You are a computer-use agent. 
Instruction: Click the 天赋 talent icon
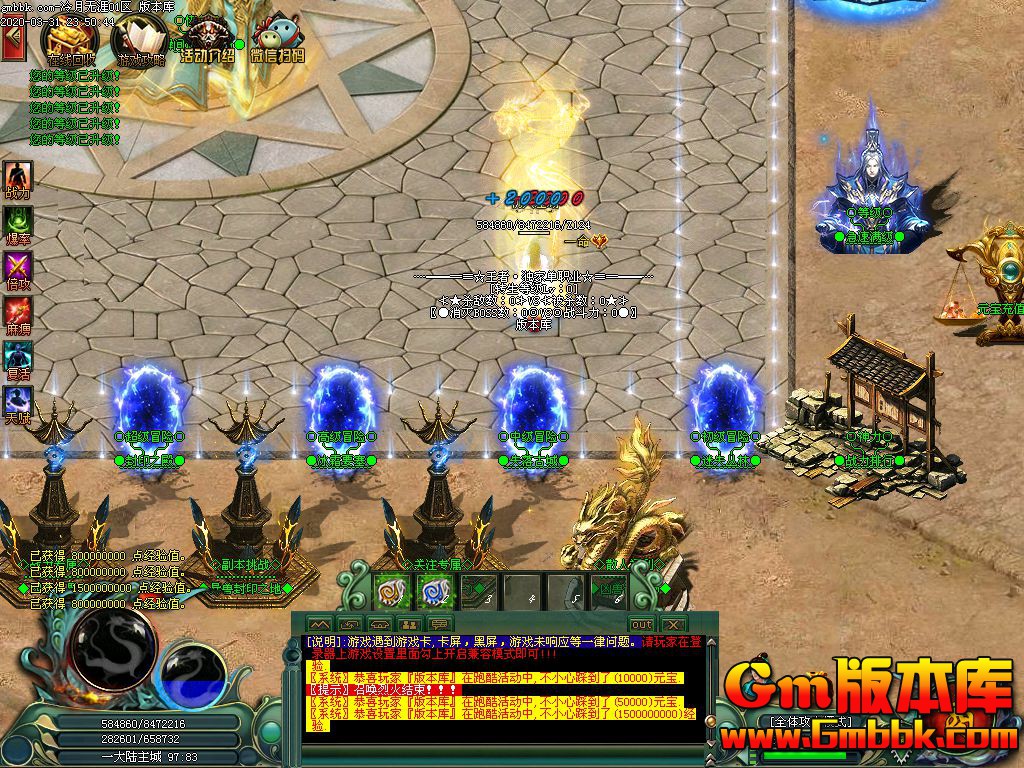coord(18,403)
